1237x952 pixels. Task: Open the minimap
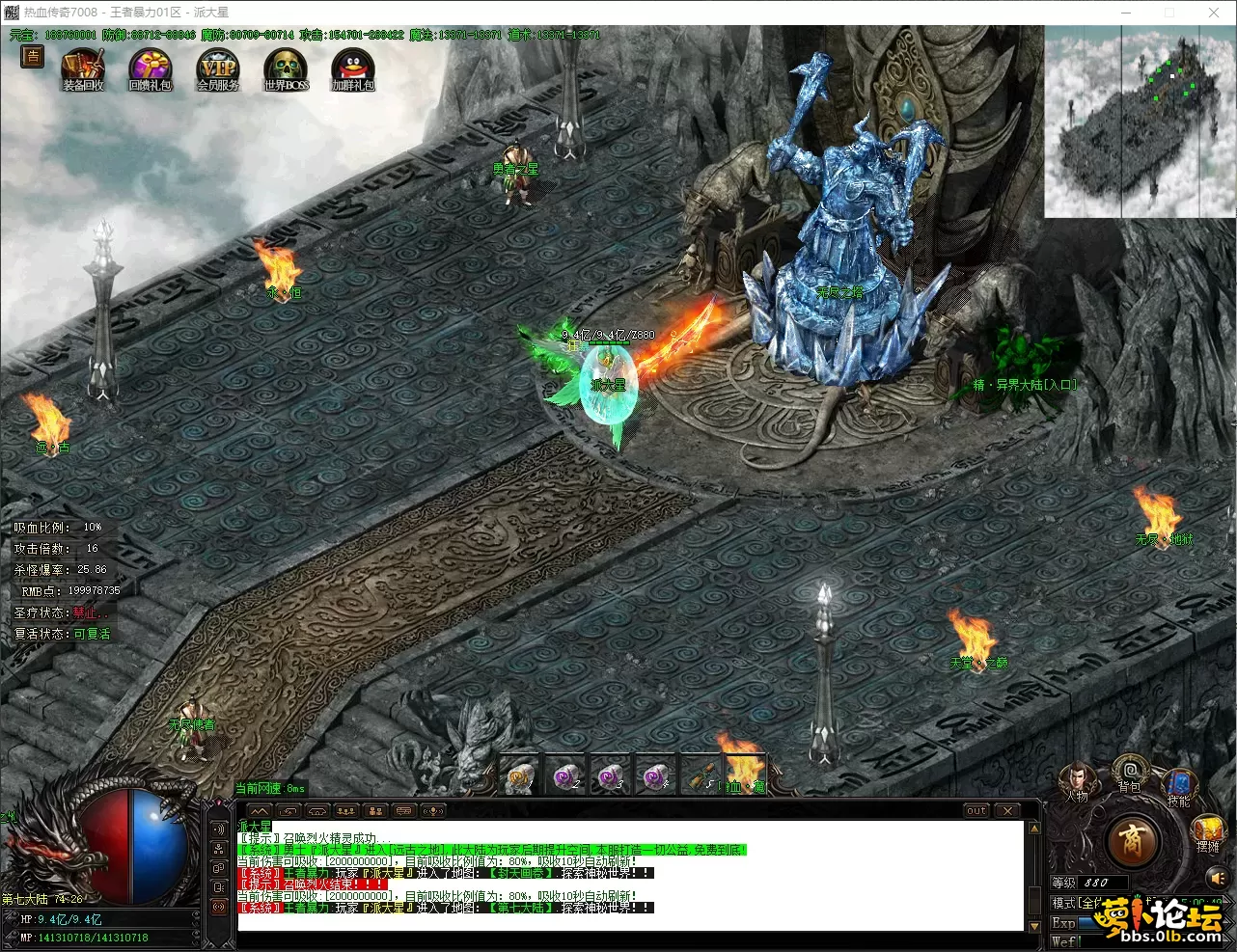pyautogui.click(x=1140, y=122)
